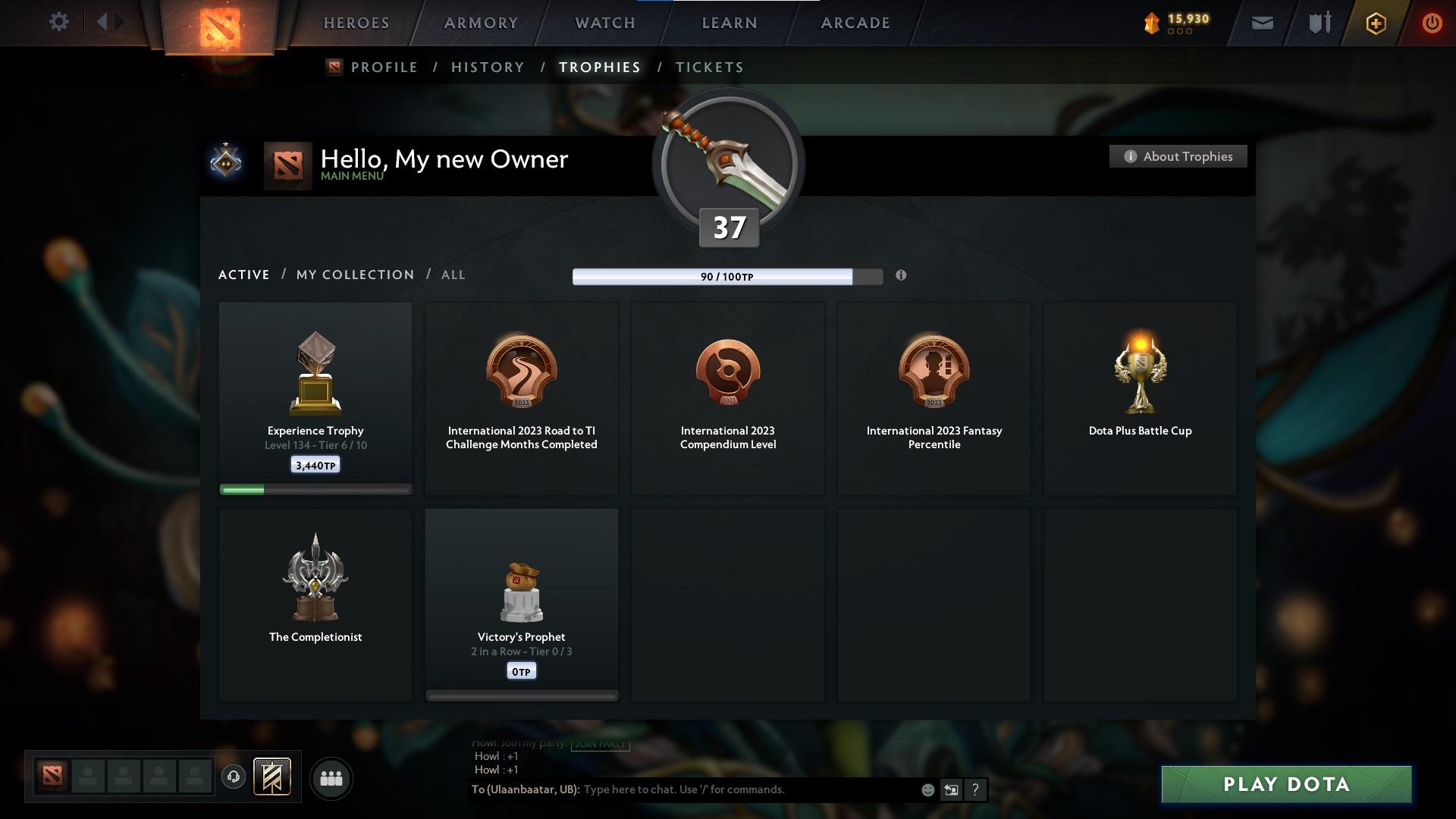
Task: Open the mail notifications icon
Action: point(1262,23)
